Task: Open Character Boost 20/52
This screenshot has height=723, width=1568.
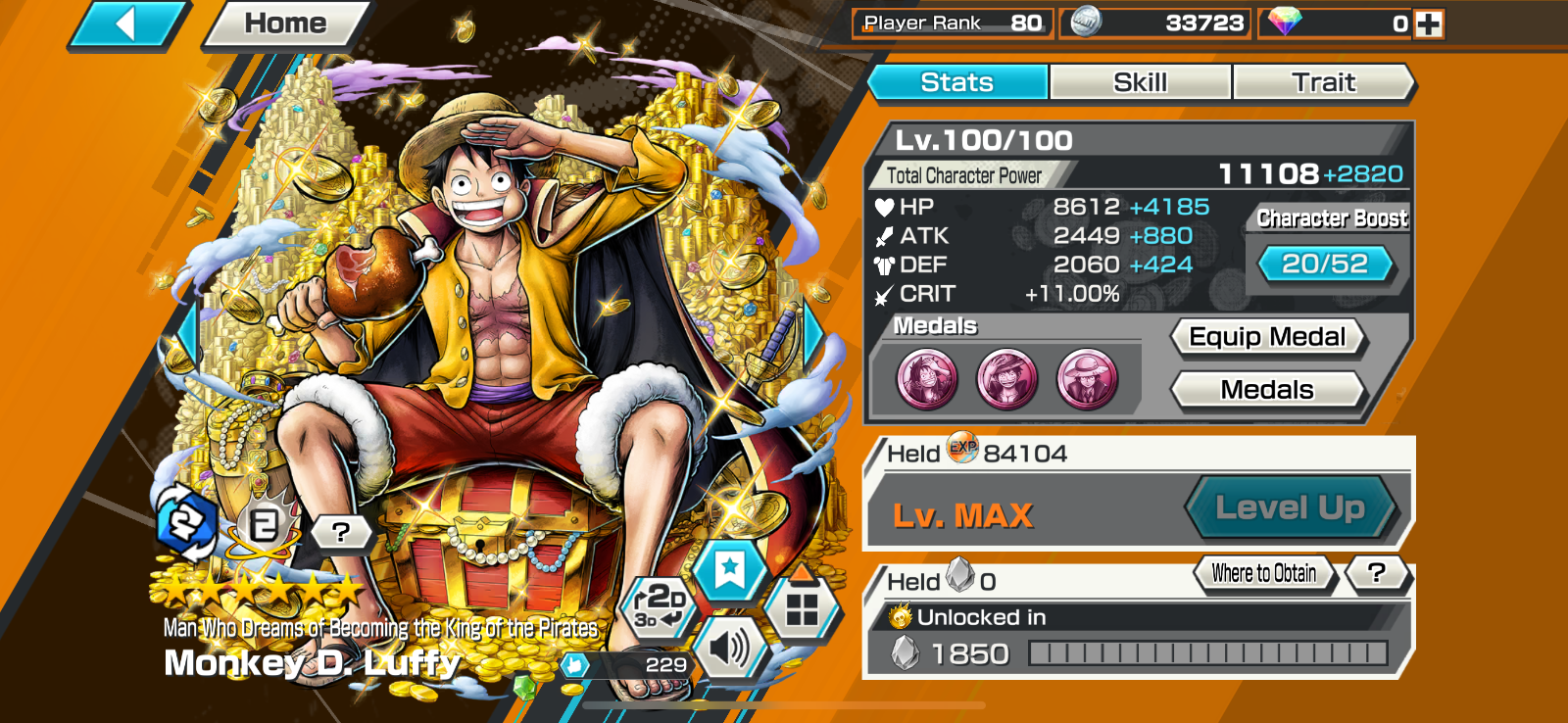Action: [1325, 264]
